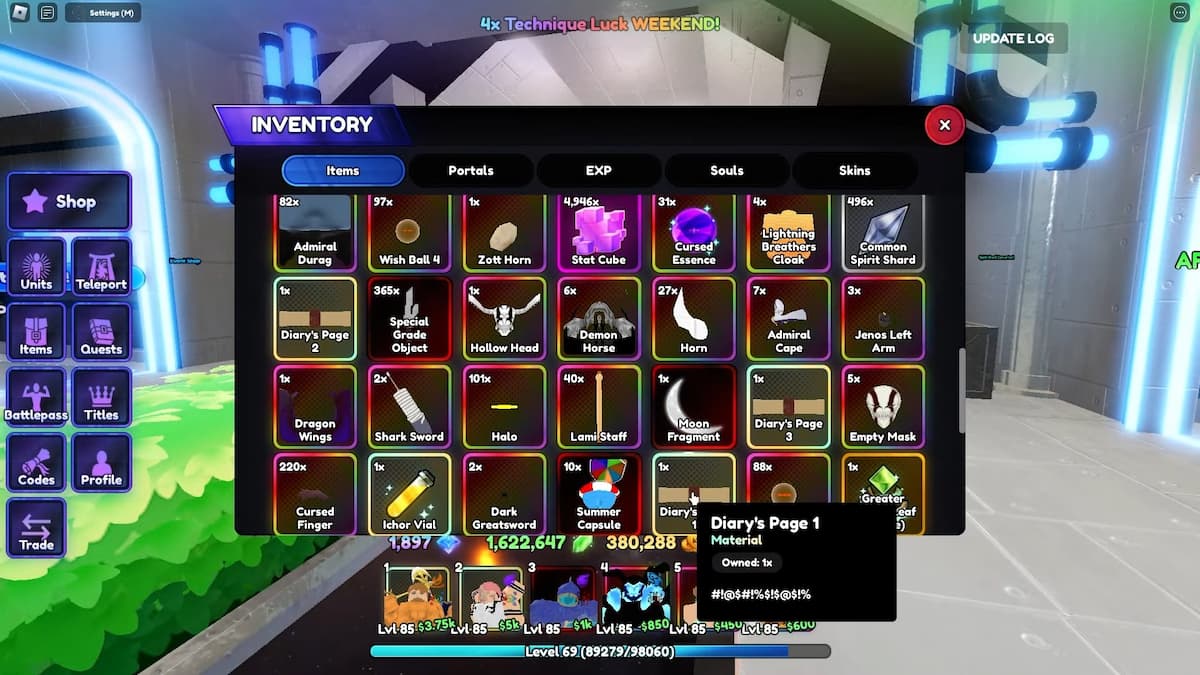Open the Titles menu
Screen dimensions: 1200x675
101,398
